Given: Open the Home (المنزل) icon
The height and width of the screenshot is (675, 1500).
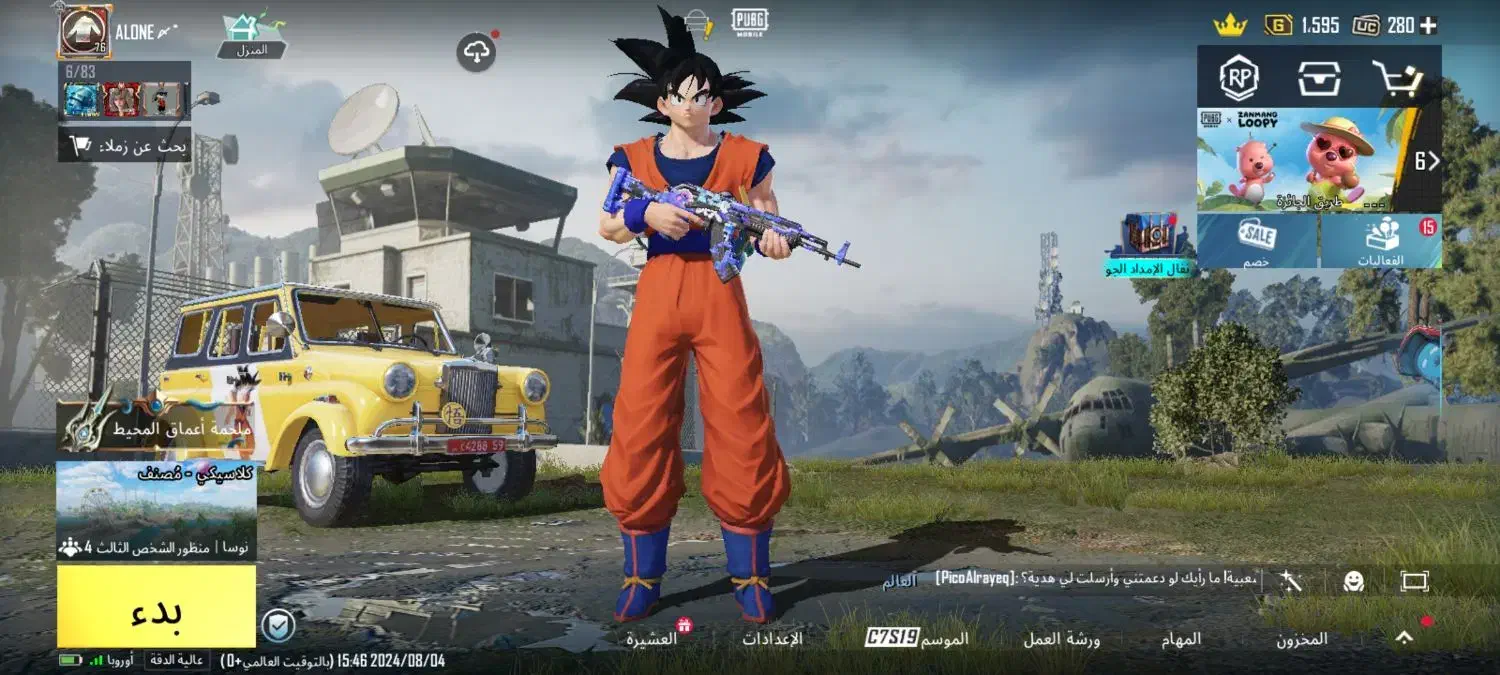Looking at the screenshot, I should [251, 34].
